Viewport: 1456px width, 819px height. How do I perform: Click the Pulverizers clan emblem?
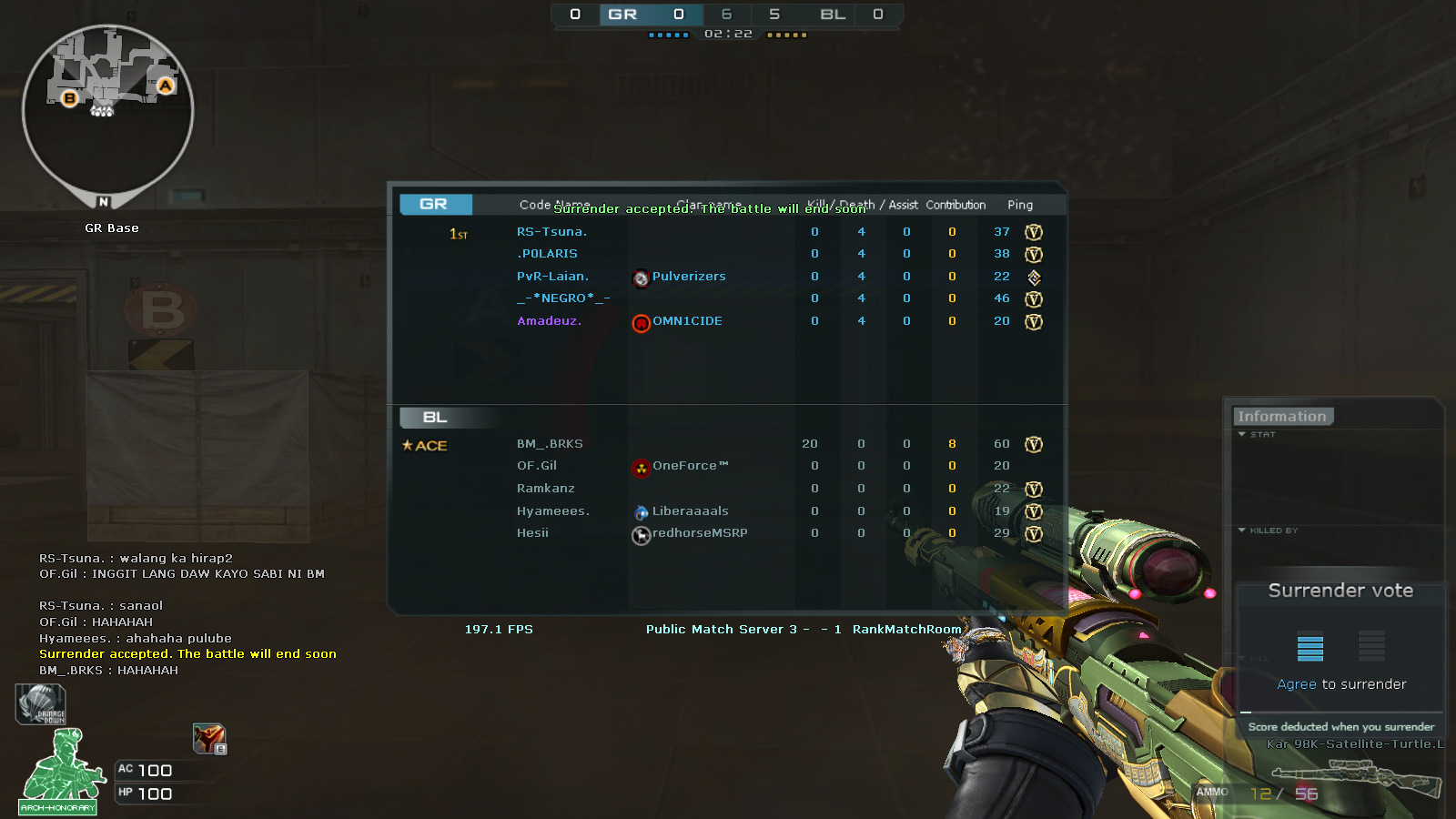[x=642, y=277]
